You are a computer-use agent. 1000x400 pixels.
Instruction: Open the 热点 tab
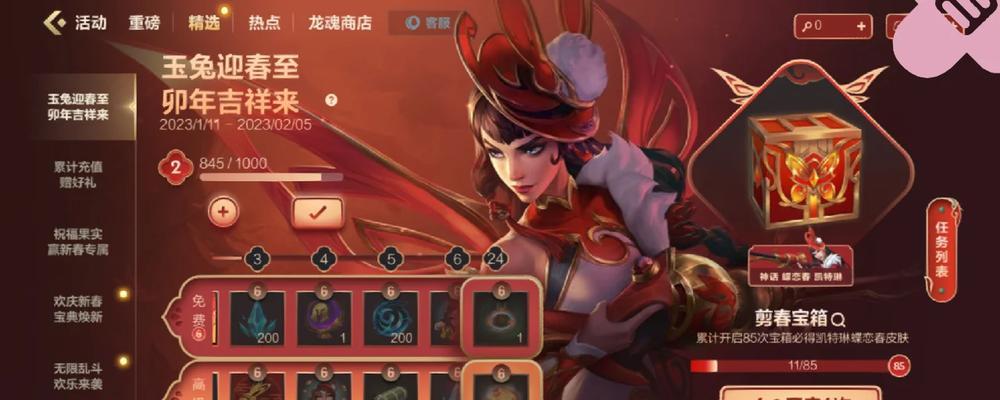click(264, 23)
